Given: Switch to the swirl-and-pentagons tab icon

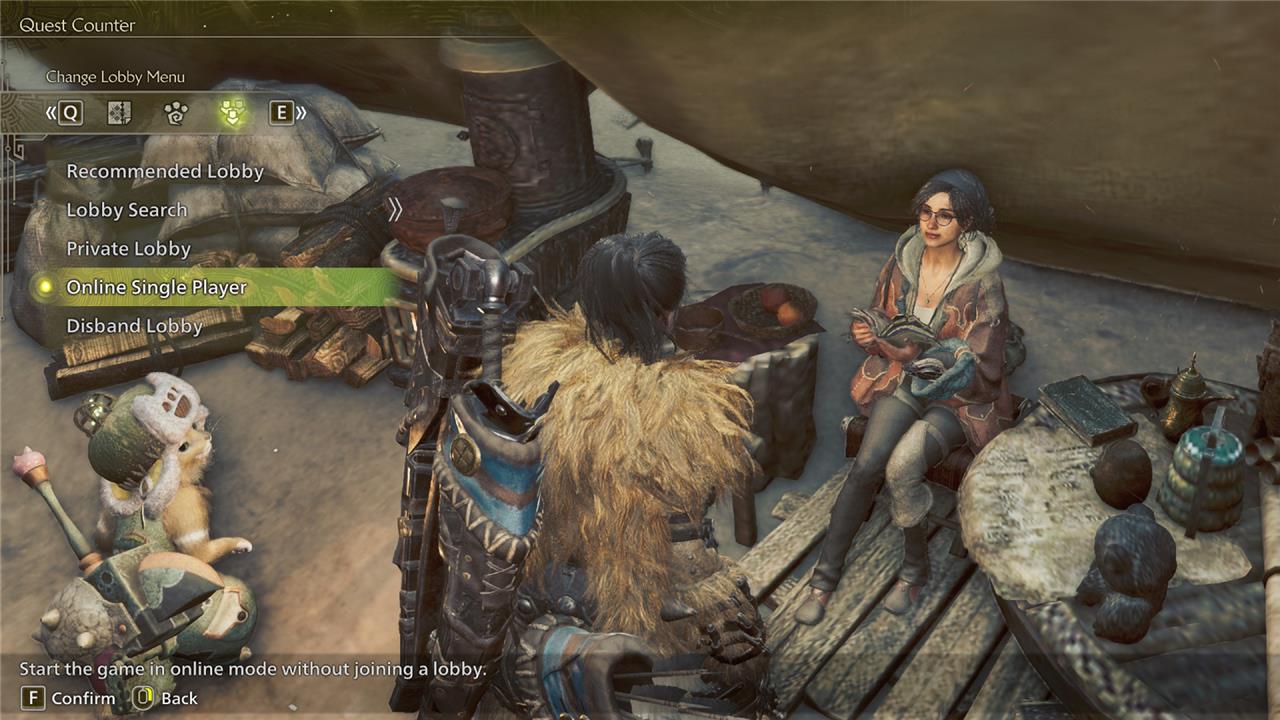Looking at the screenshot, I should tap(176, 113).
